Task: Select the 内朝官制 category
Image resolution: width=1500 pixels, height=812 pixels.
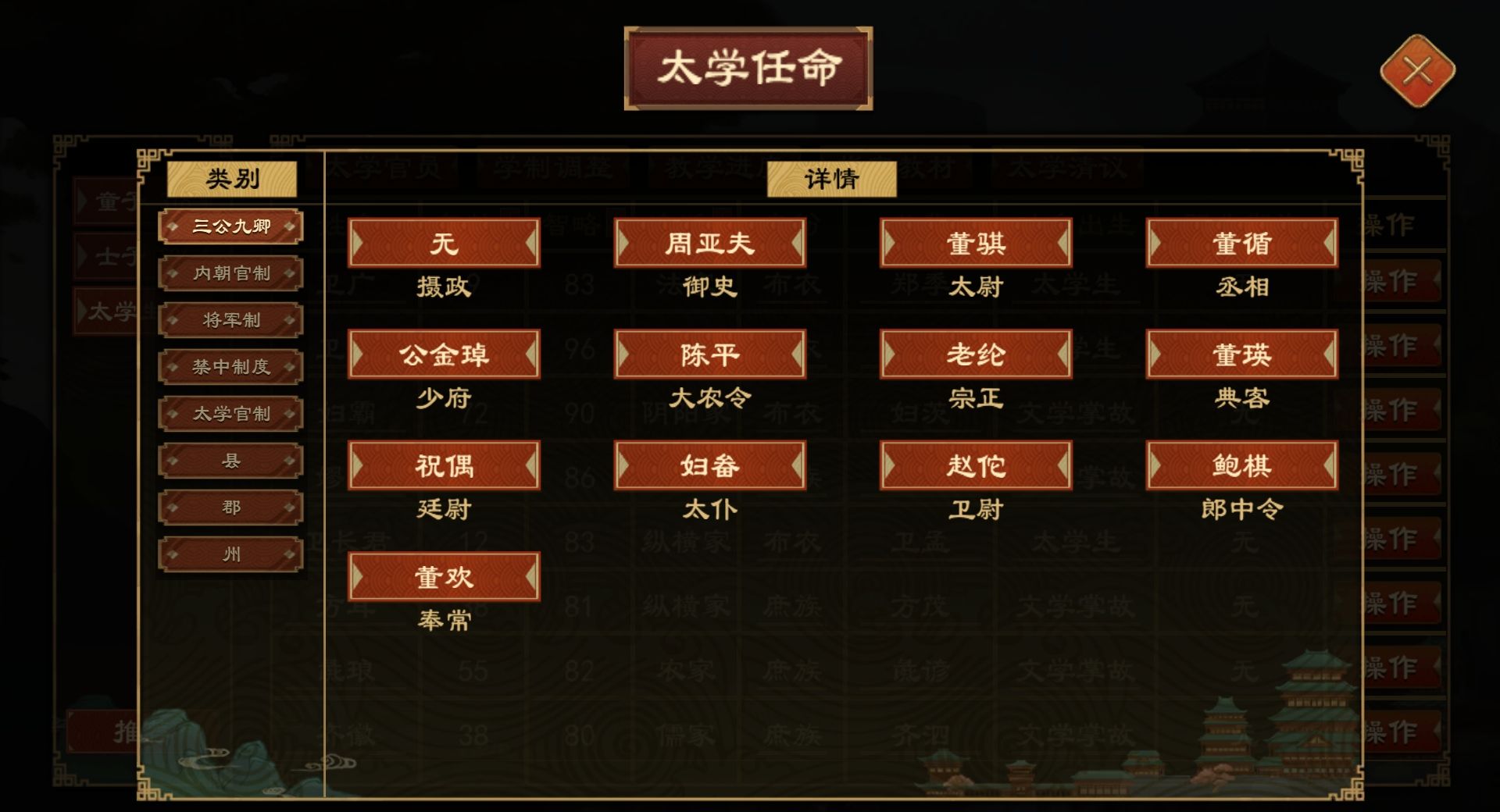Action: pyautogui.click(x=230, y=272)
